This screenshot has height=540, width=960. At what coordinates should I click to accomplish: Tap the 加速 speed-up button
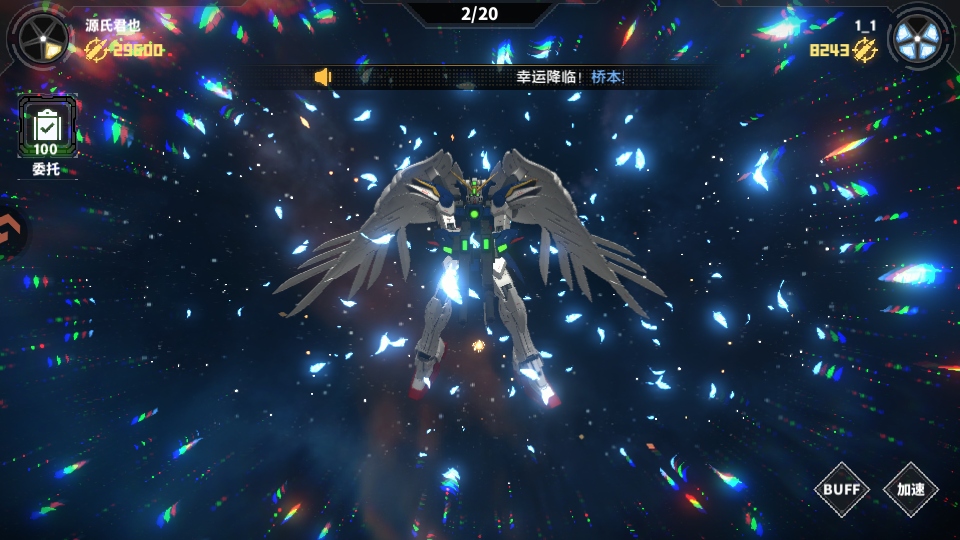pyautogui.click(x=911, y=489)
